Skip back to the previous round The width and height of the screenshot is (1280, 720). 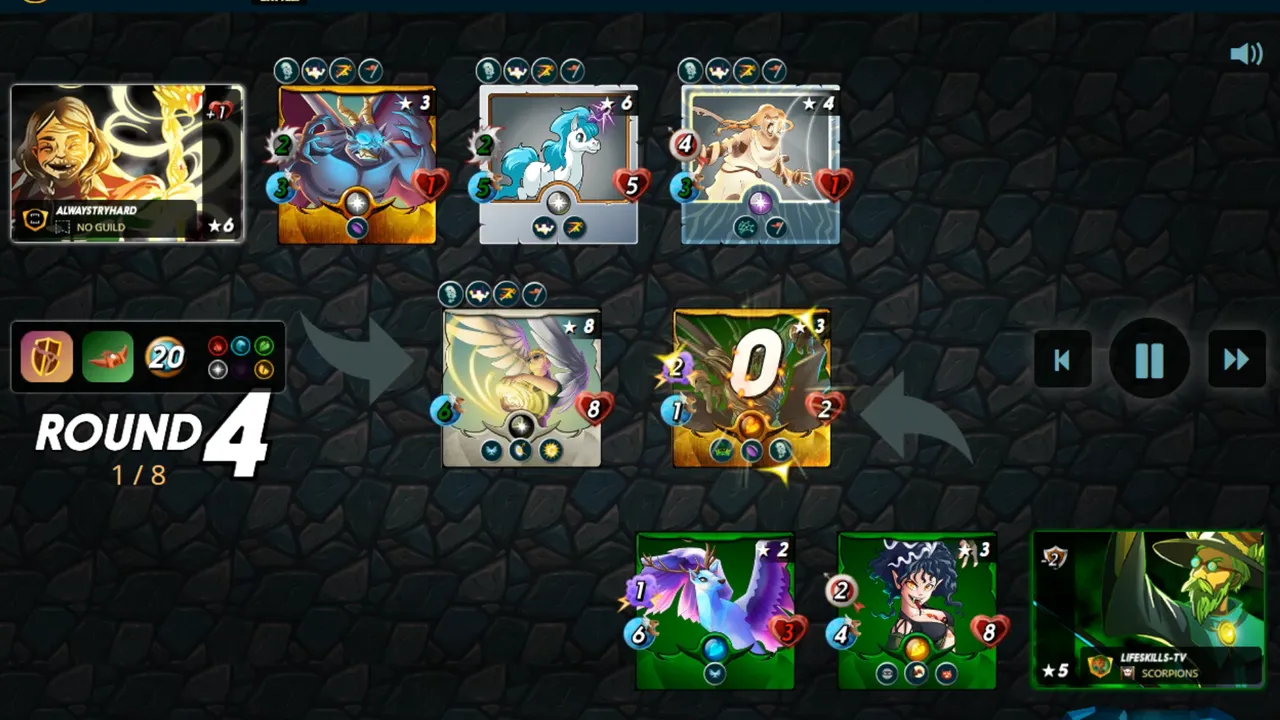tap(1062, 360)
